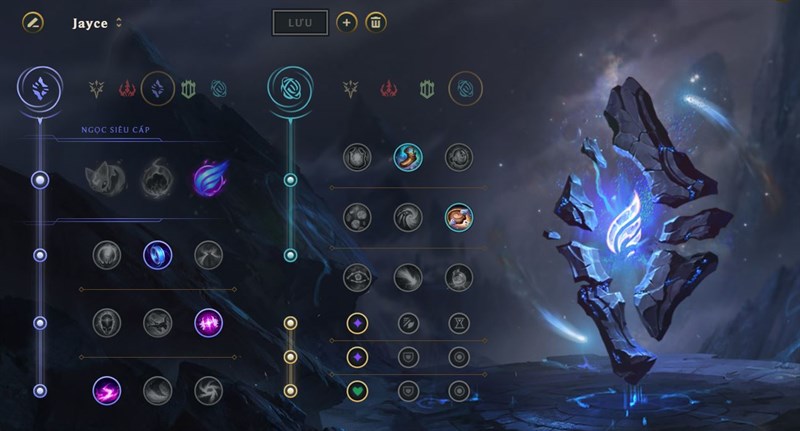The height and width of the screenshot is (431, 800).
Task: Select the Summon Aery keystone rune
Action: pos(107,181)
